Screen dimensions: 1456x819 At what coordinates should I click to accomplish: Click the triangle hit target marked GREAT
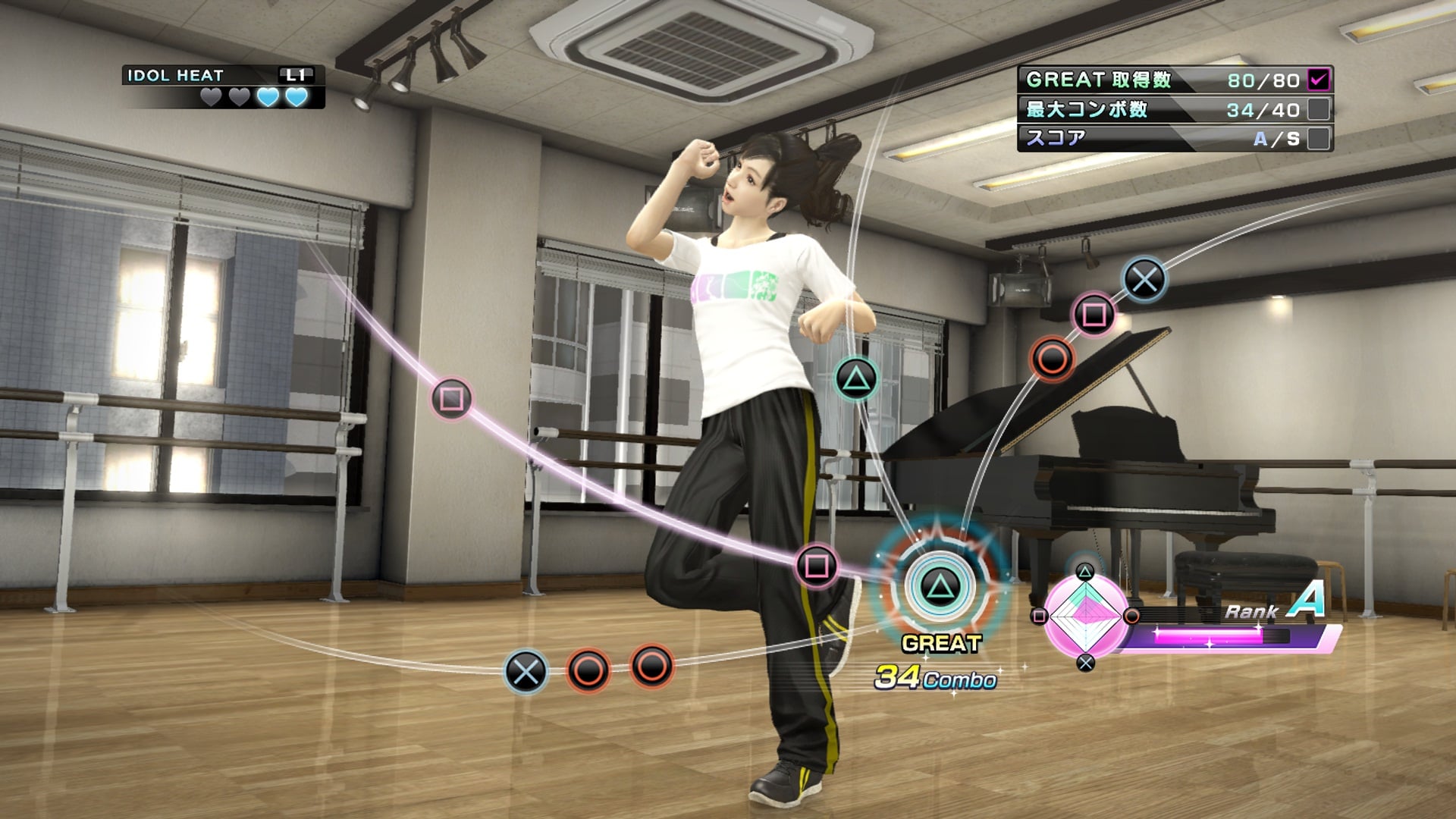click(x=939, y=587)
